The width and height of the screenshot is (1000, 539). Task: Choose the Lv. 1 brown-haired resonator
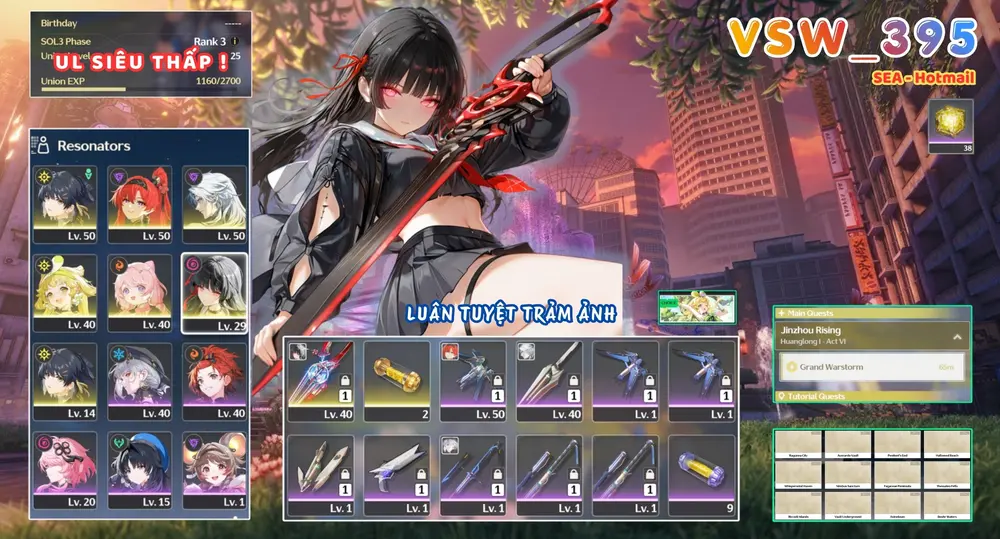[x=214, y=470]
